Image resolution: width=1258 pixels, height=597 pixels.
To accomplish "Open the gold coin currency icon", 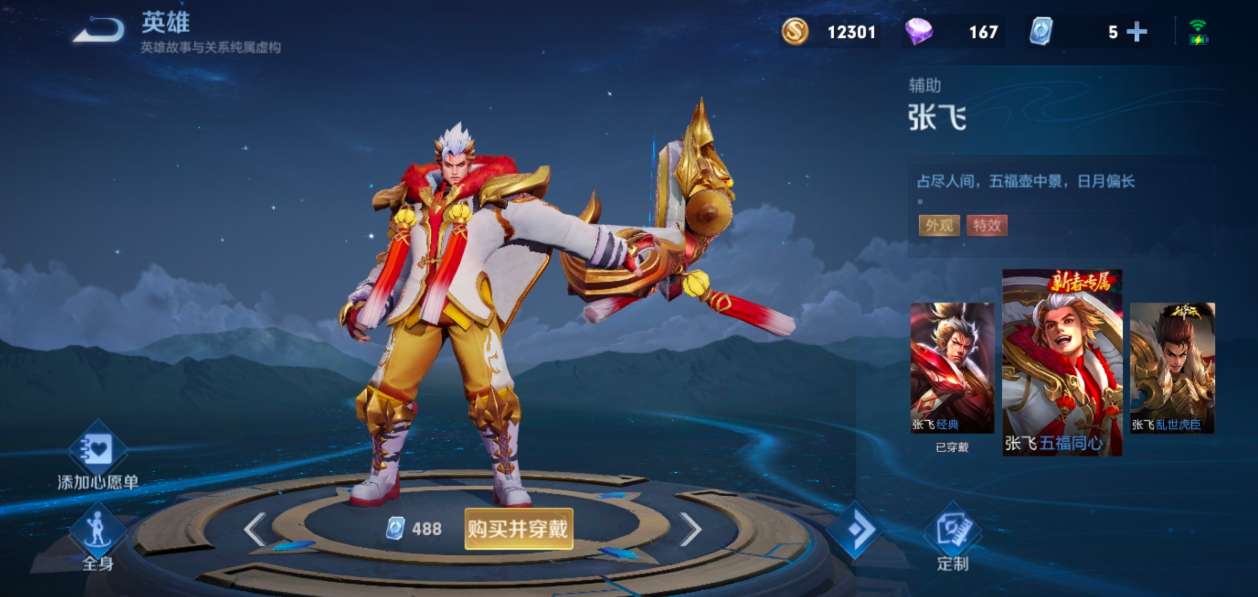I will 795,32.
